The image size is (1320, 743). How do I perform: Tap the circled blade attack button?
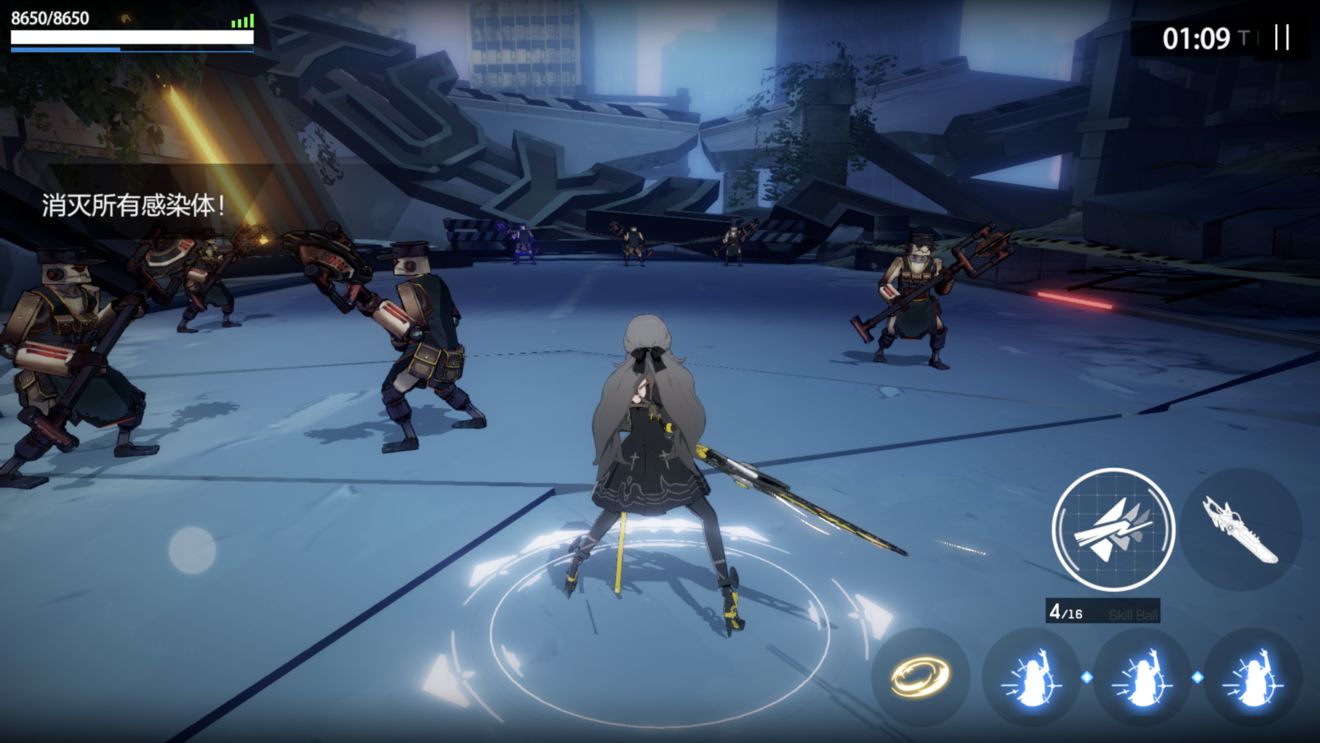(1112, 528)
